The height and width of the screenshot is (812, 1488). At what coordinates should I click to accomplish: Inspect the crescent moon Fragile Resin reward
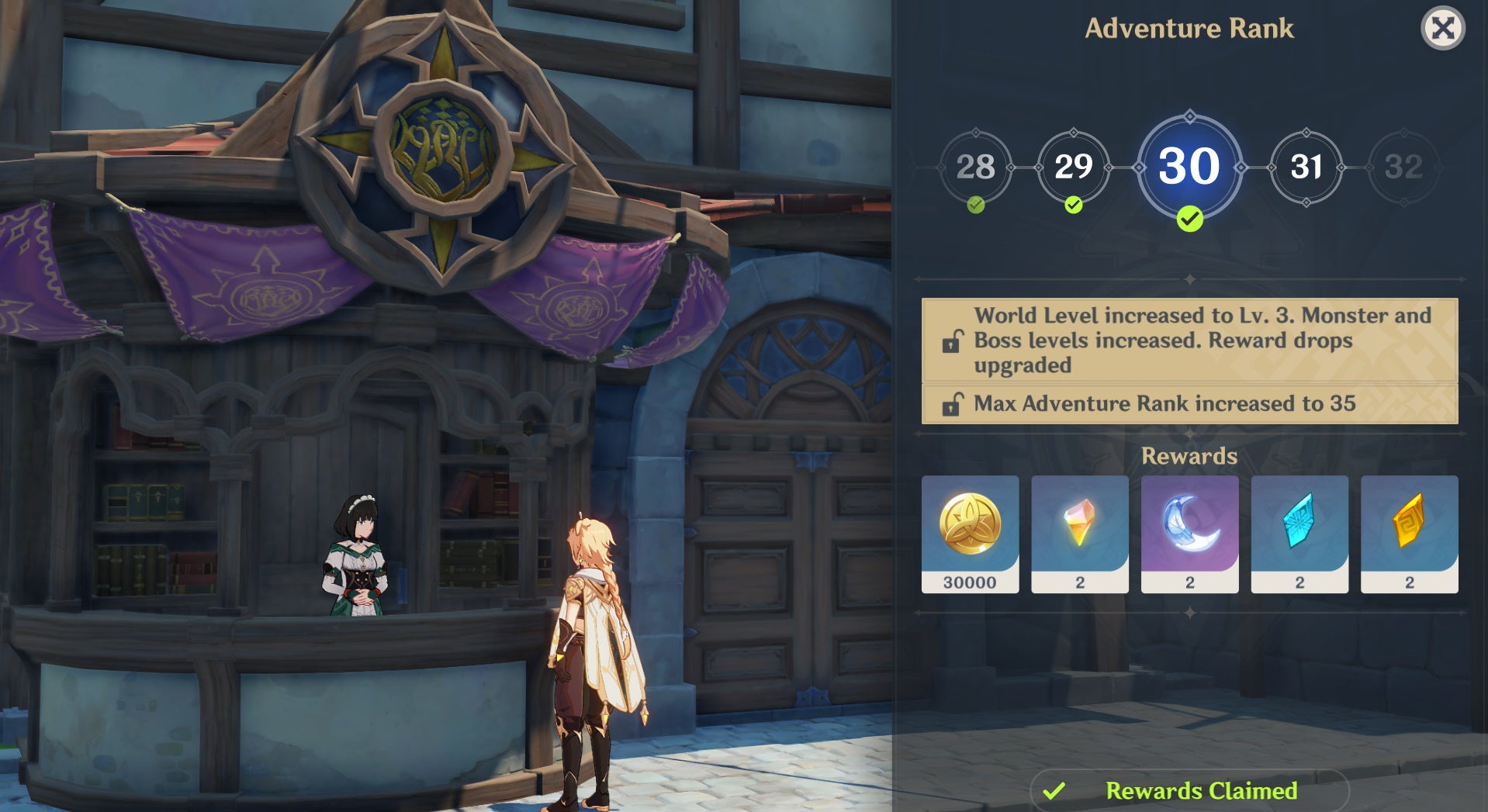[1189, 534]
